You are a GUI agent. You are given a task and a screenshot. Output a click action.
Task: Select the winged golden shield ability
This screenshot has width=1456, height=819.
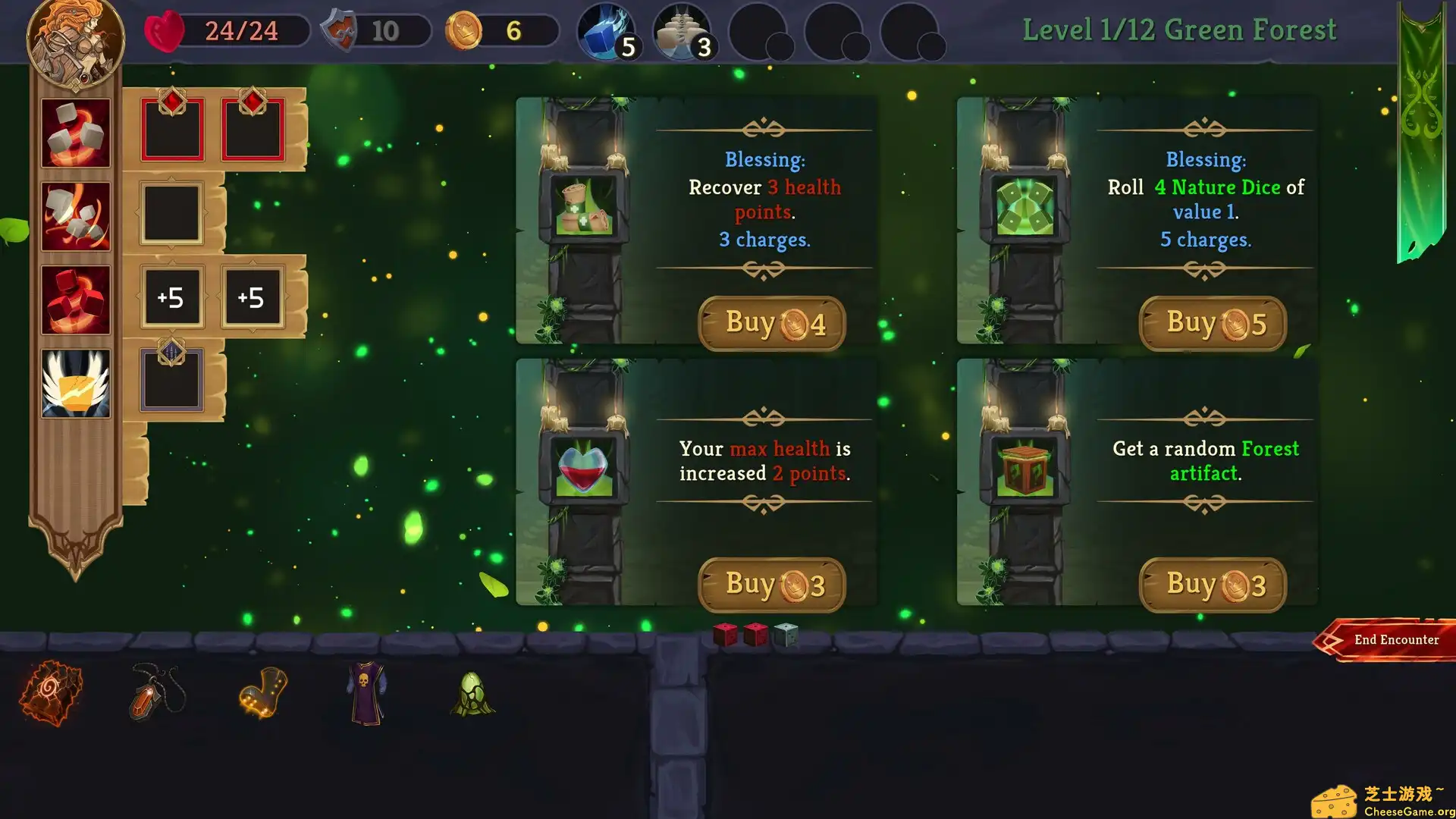76,383
